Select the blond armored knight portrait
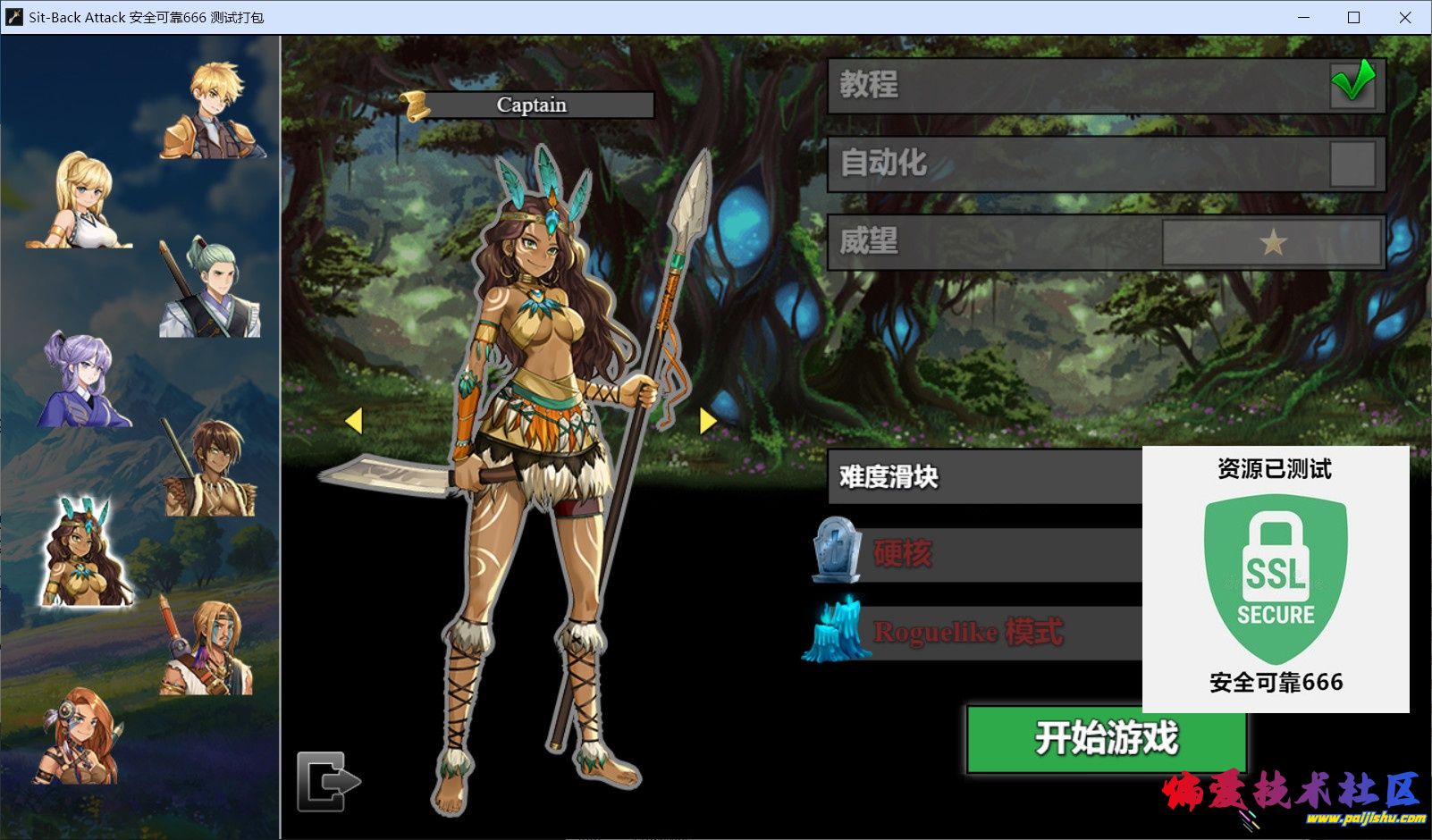Screen dimensions: 1432x840 pyautogui.click(x=215, y=112)
